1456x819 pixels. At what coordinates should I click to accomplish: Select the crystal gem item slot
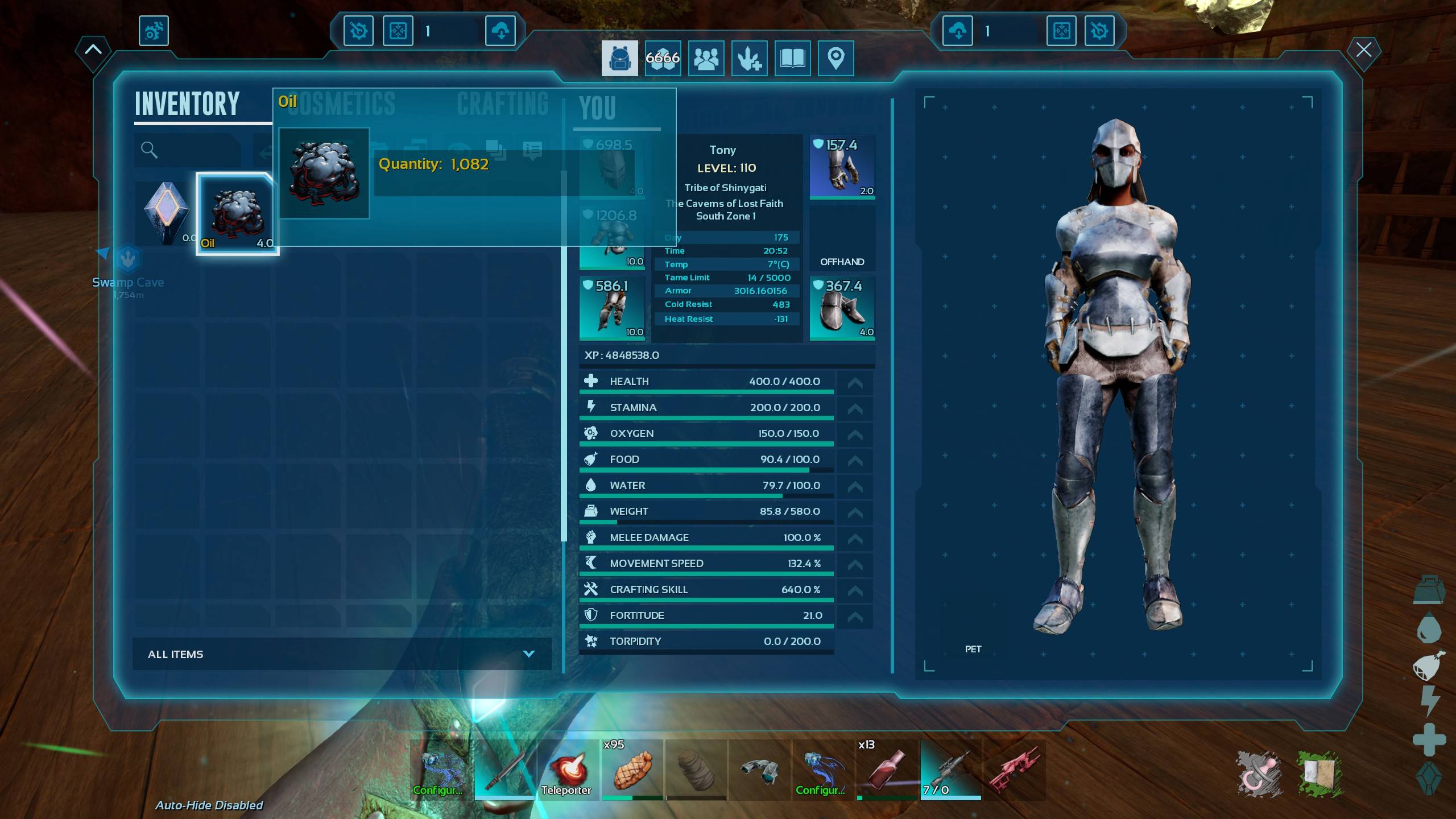pos(166,214)
